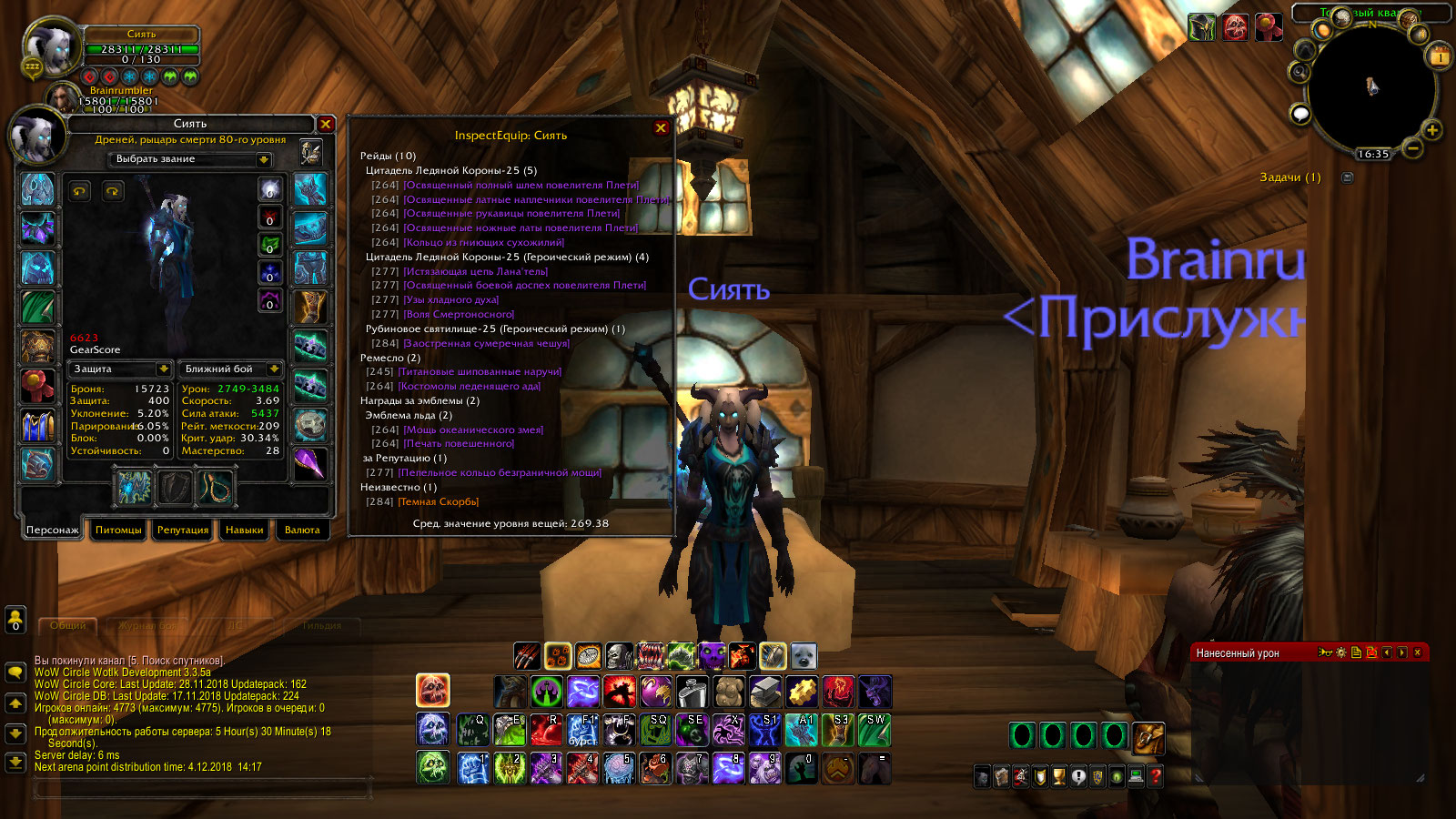This screenshot has height=819, width=1456.
Task: Open the Защита stats dropdown
Action: coord(164,369)
